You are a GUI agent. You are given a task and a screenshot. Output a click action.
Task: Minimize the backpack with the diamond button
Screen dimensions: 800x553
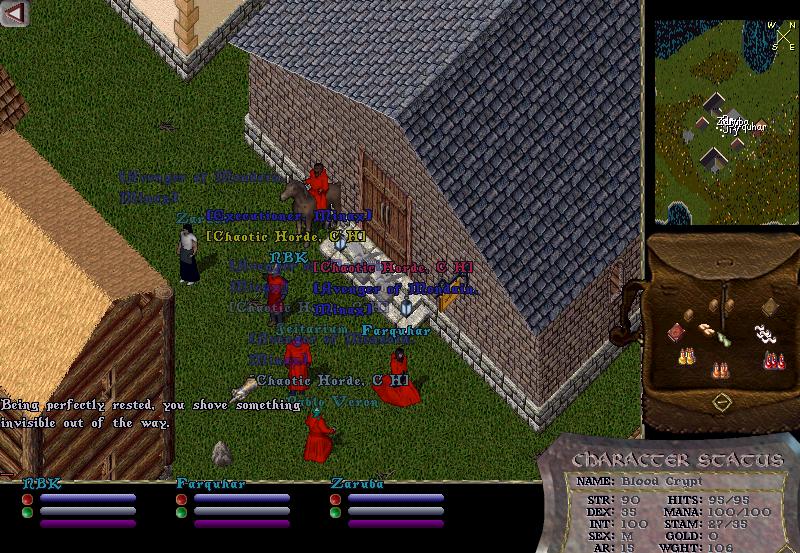[x=722, y=402]
